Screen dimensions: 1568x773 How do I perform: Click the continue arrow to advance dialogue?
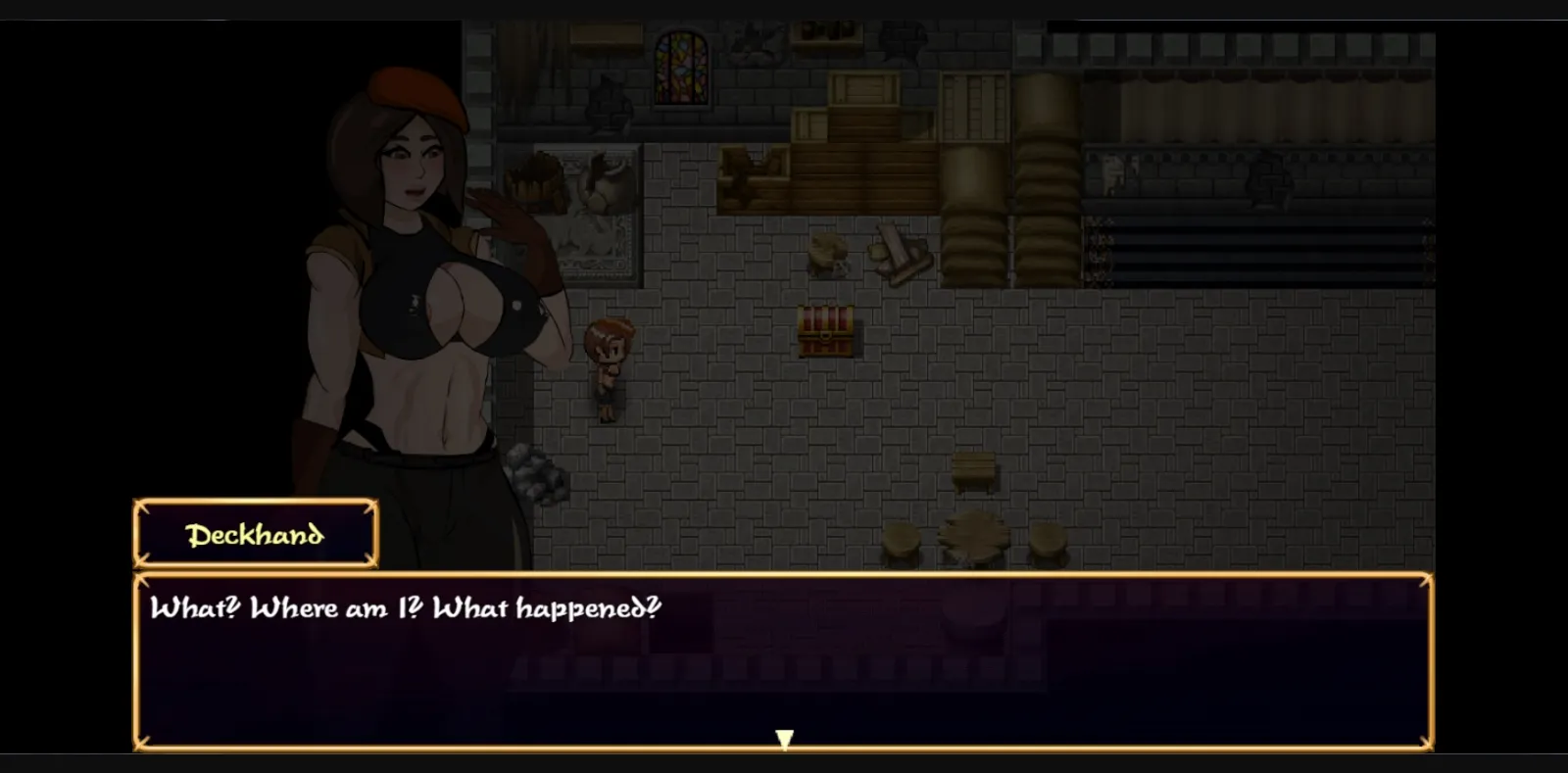[784, 742]
